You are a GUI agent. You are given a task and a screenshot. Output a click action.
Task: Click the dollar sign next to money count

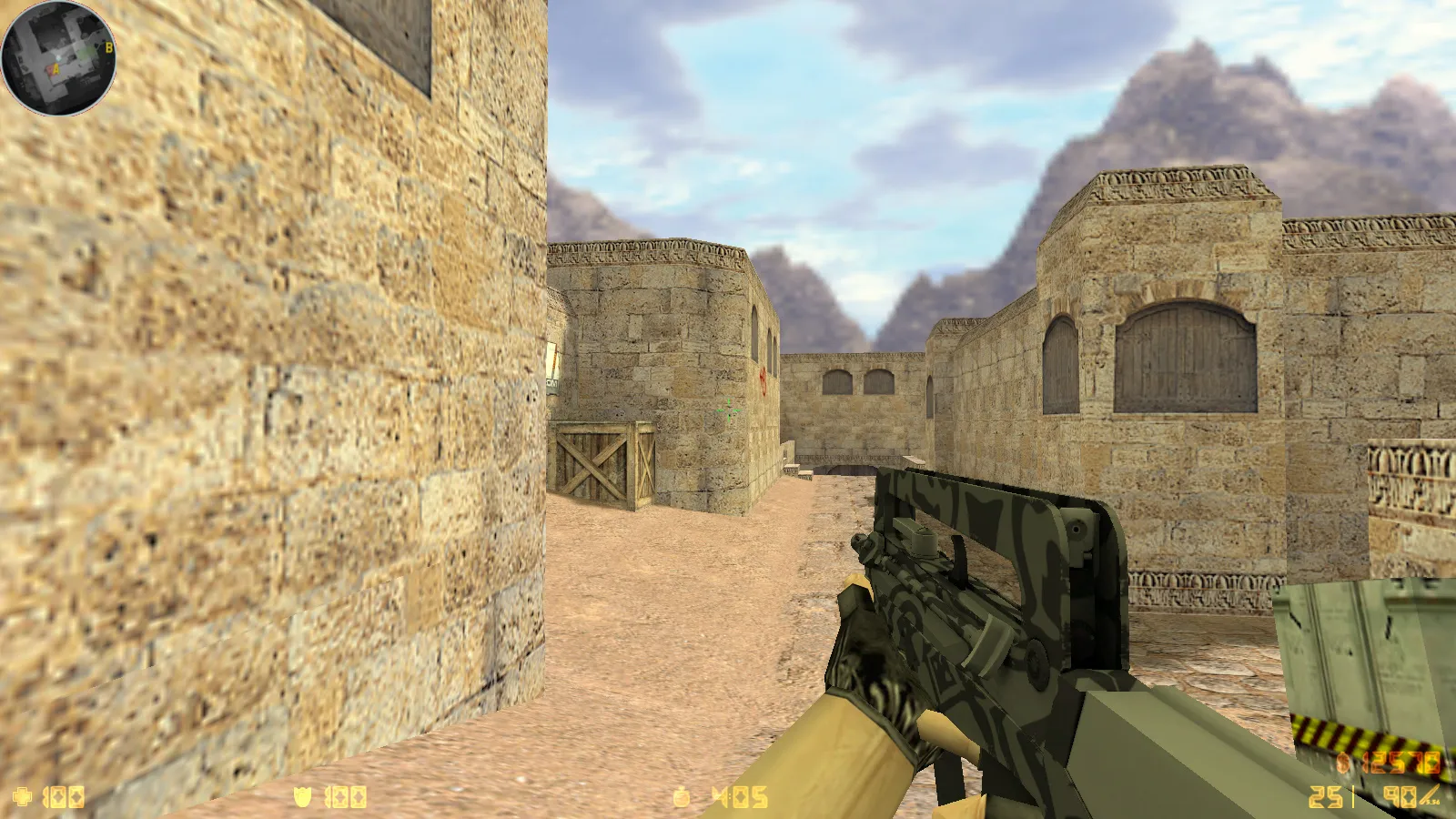click(1341, 763)
